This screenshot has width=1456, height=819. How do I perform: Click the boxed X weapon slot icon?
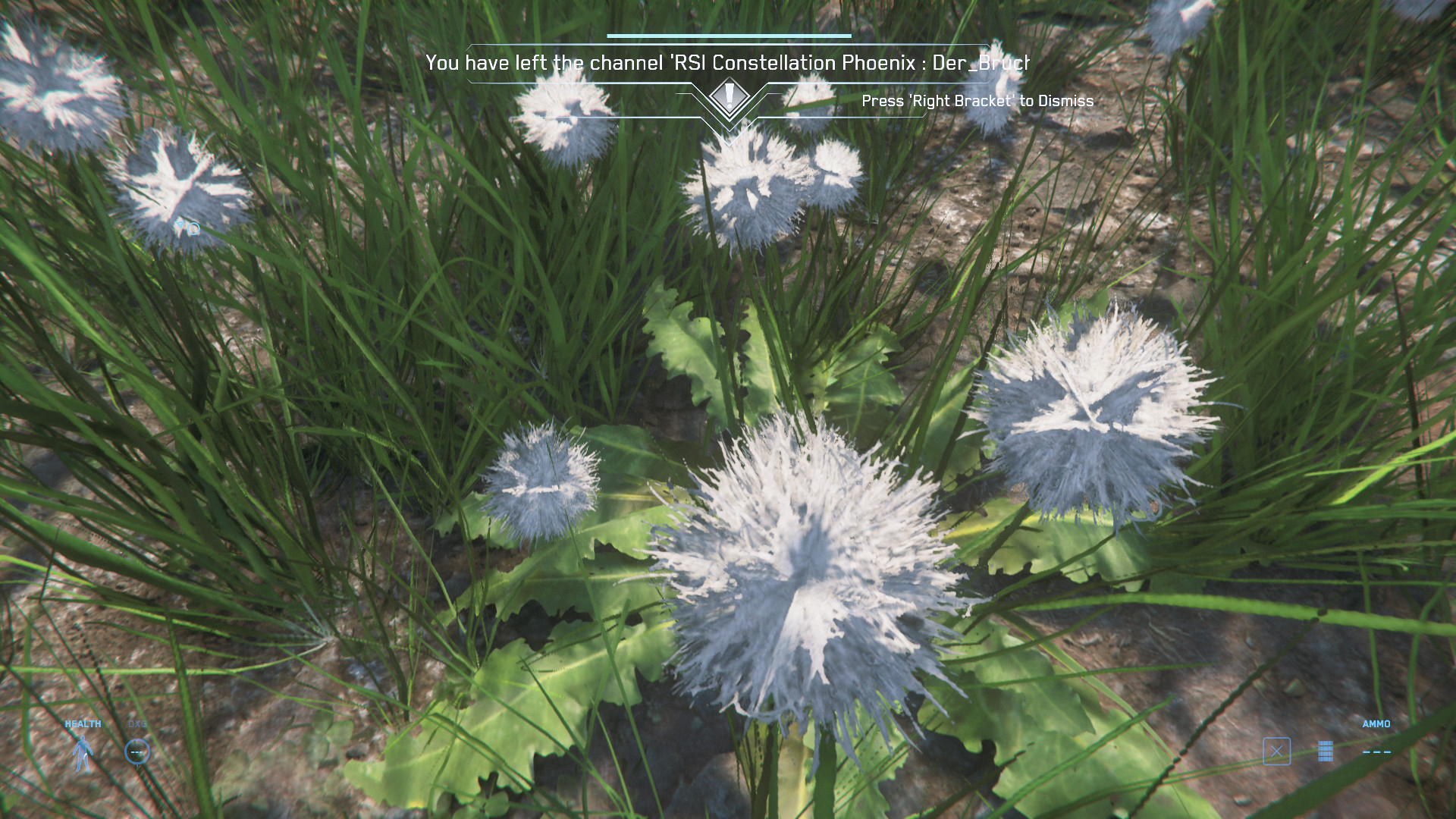click(x=1276, y=752)
